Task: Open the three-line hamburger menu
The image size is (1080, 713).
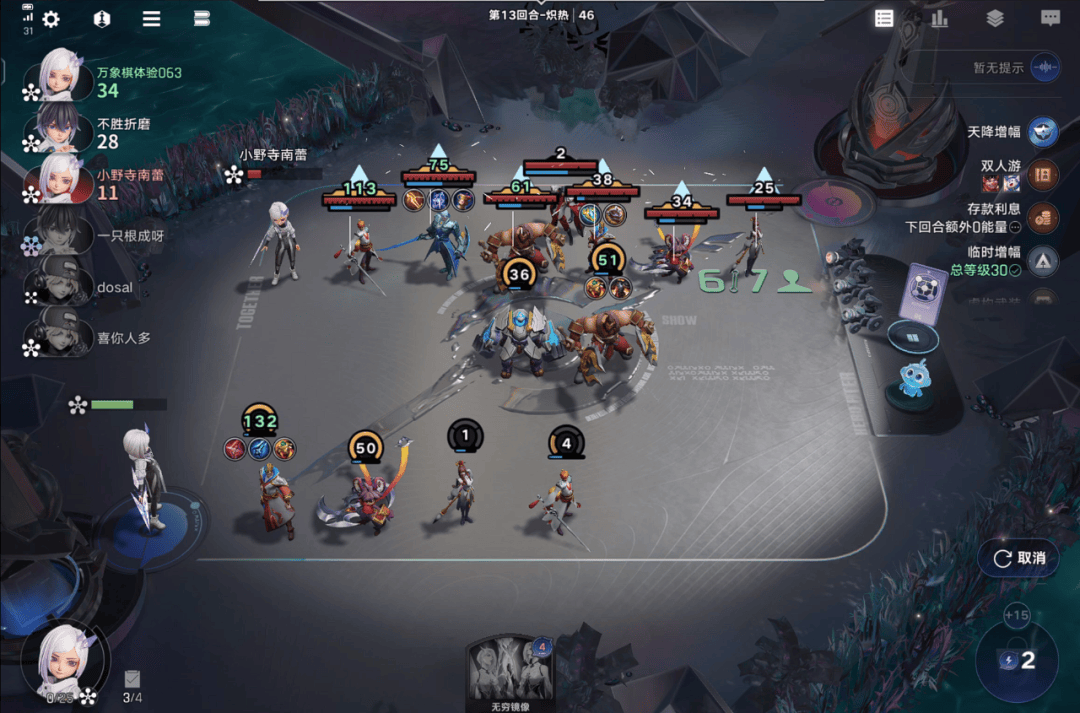Action: 151,19
